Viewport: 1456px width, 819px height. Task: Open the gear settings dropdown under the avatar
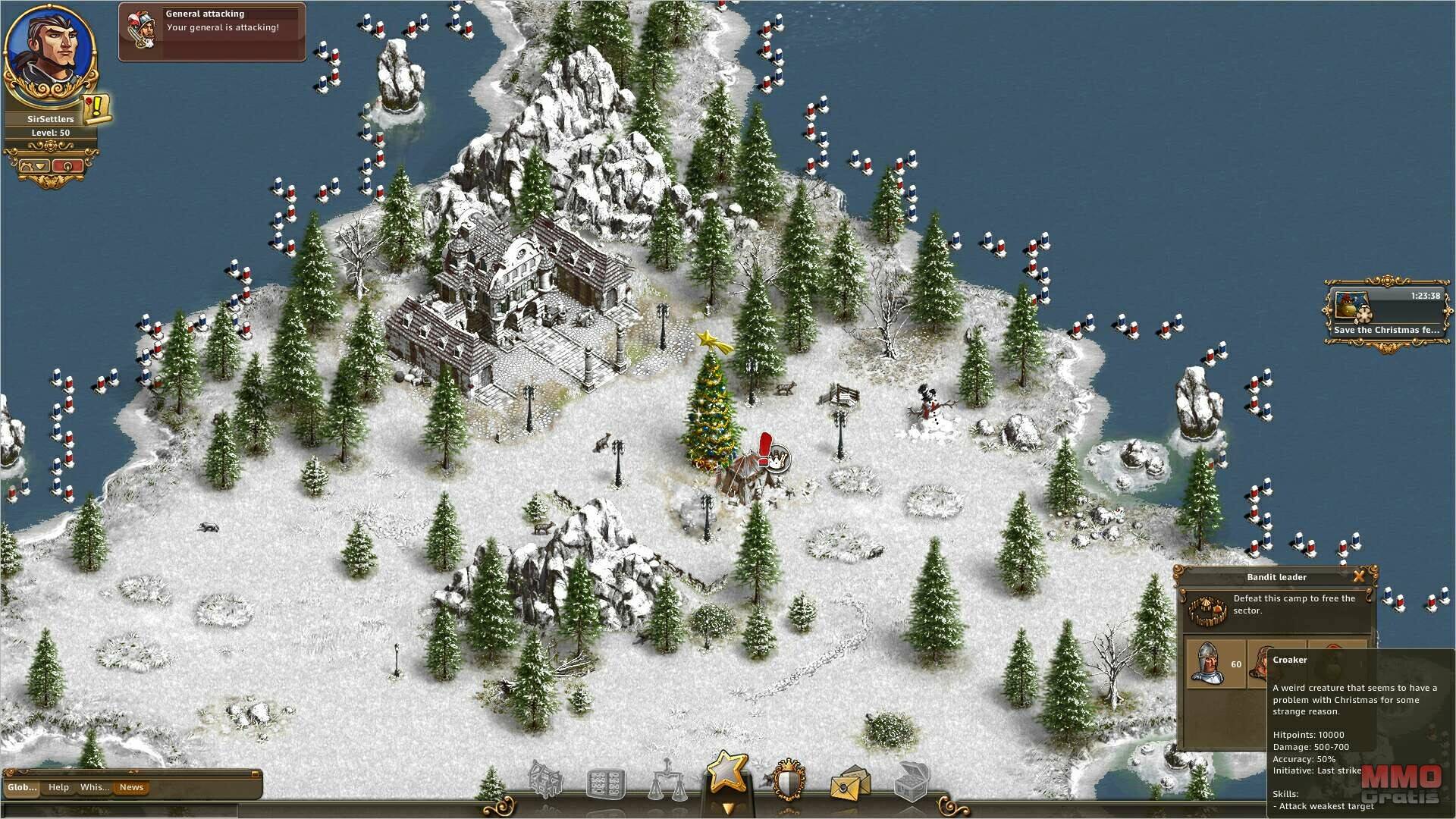click(x=34, y=165)
